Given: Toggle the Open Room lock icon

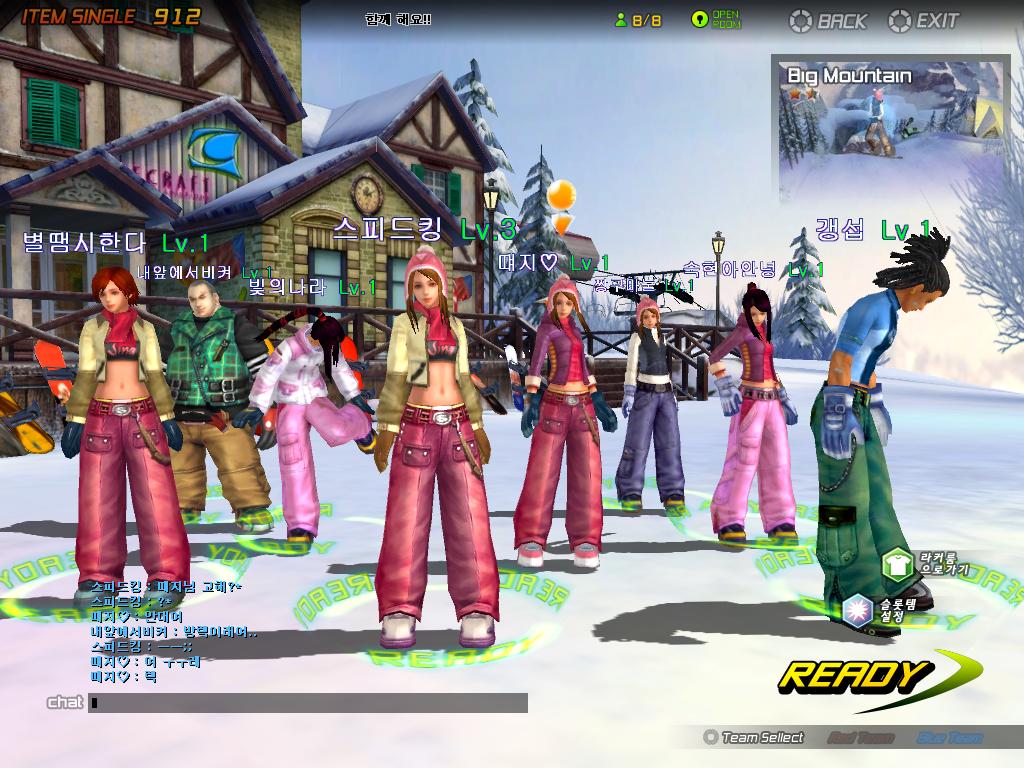Looking at the screenshot, I should coord(701,20).
